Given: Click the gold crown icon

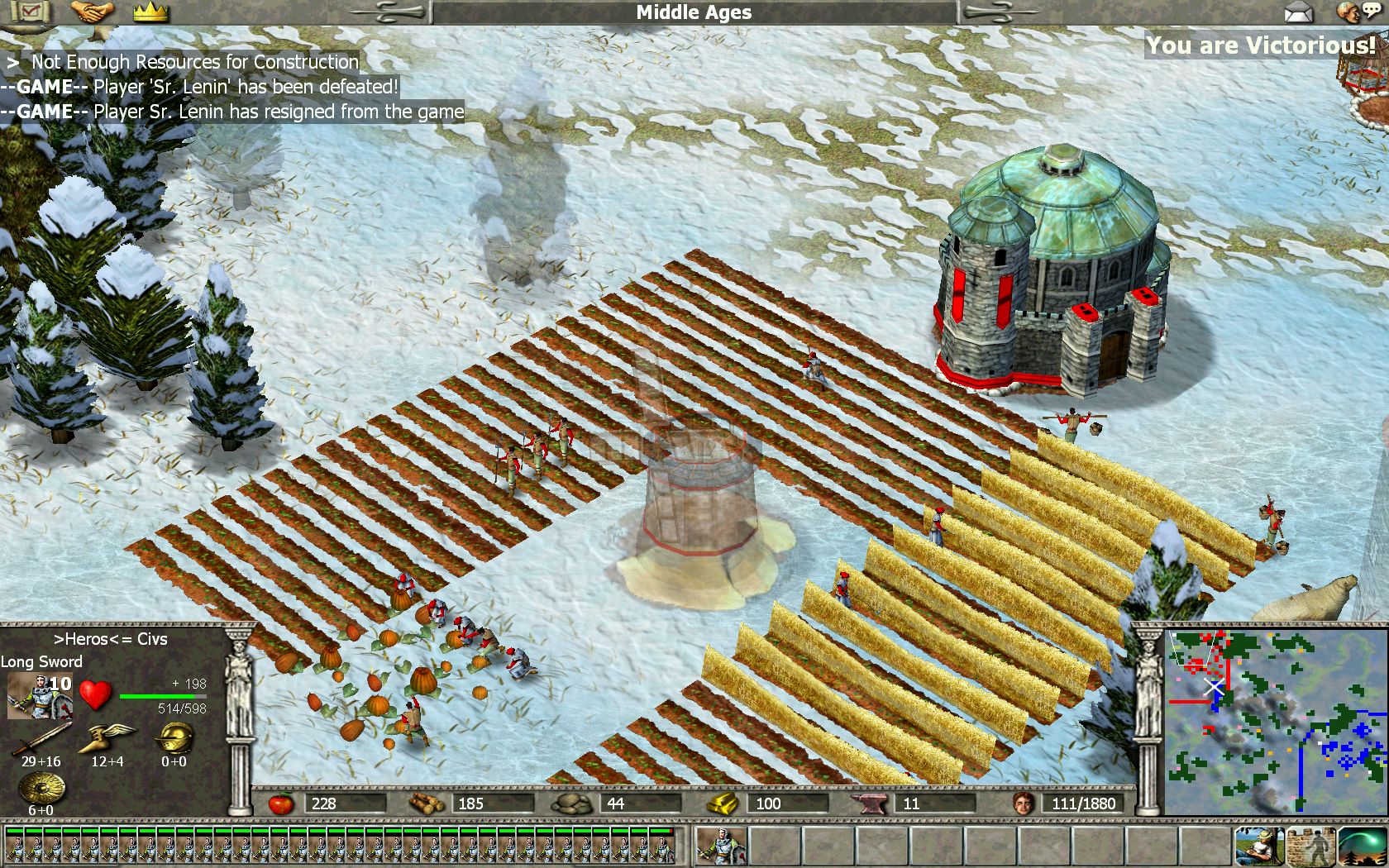Looking at the screenshot, I should (150, 12).
